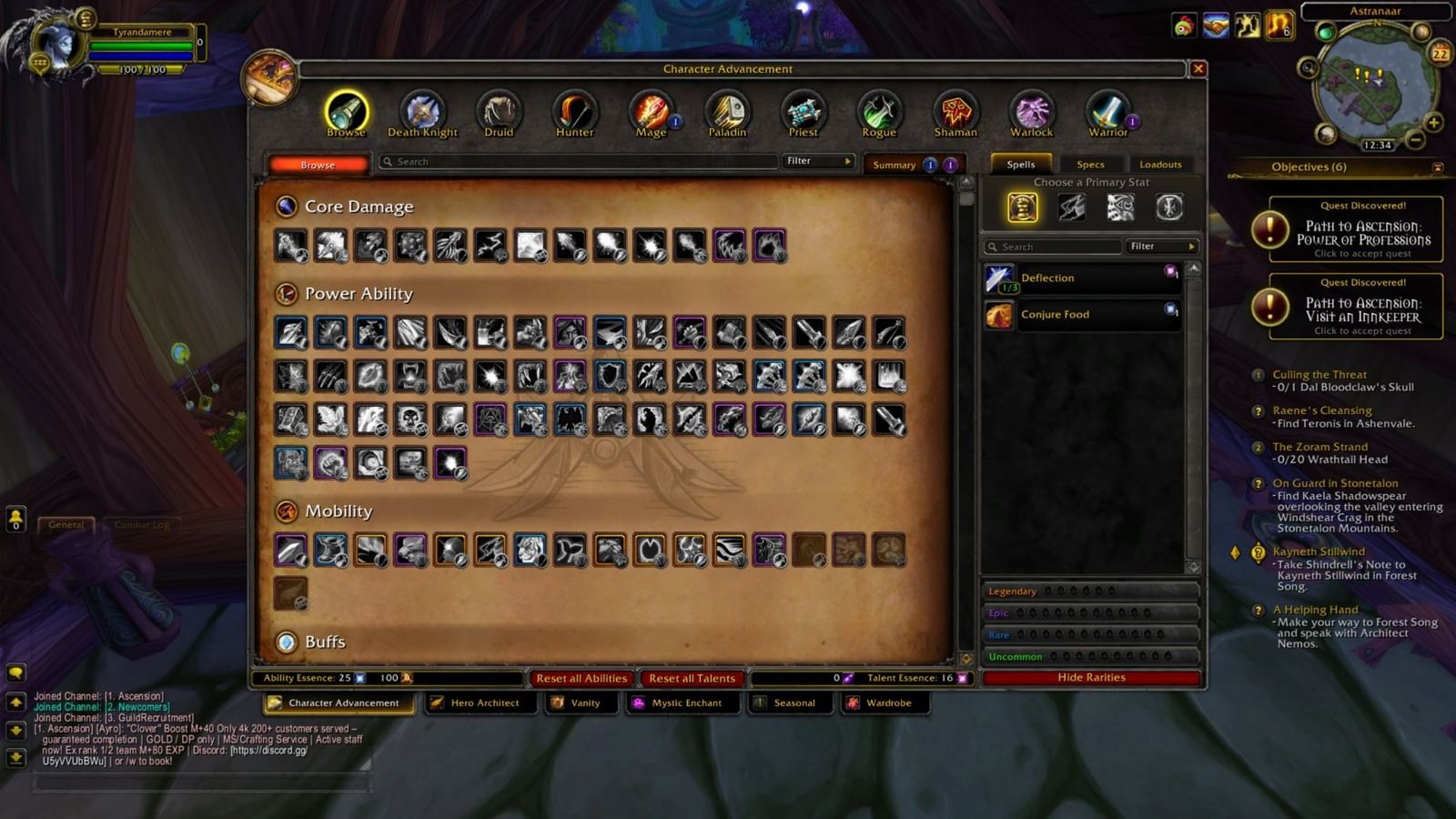Open the Hero Architect tab
Screen dimensions: 1456x819
[481, 703]
